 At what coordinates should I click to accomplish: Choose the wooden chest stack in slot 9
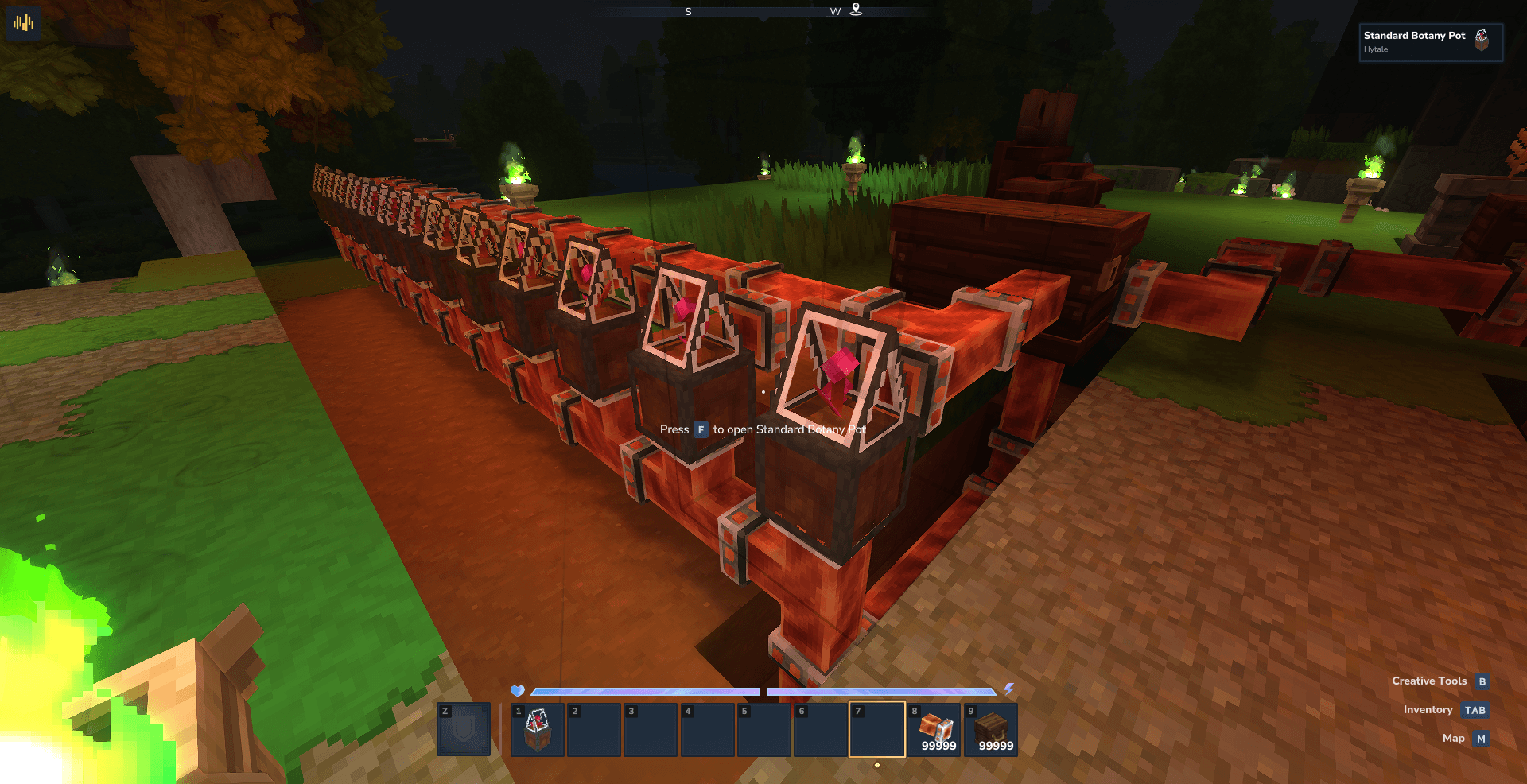click(x=992, y=729)
